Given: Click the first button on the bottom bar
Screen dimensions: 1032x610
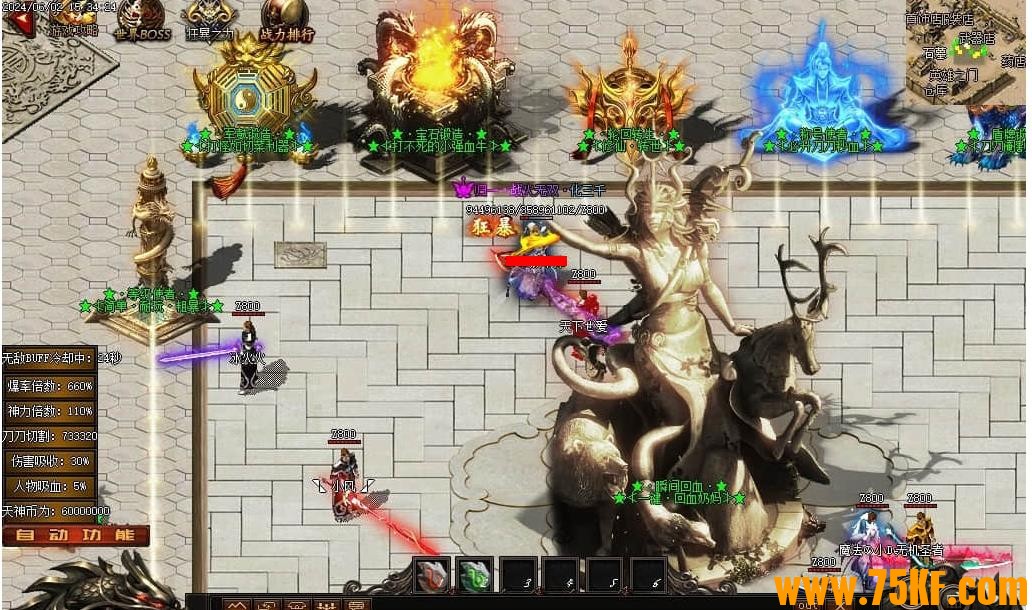Looking at the screenshot, I should (x=236, y=604).
